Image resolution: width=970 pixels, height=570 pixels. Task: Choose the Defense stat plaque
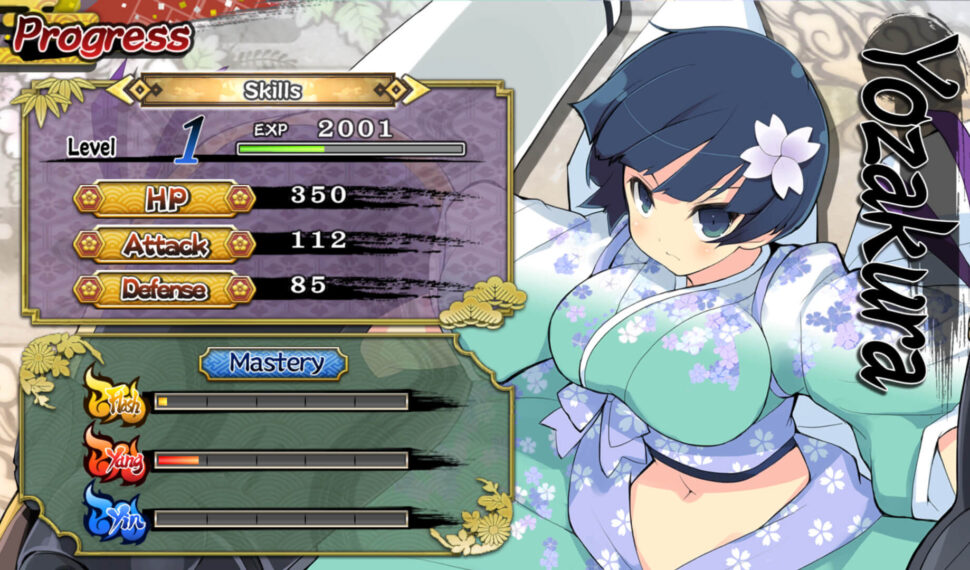(x=164, y=290)
